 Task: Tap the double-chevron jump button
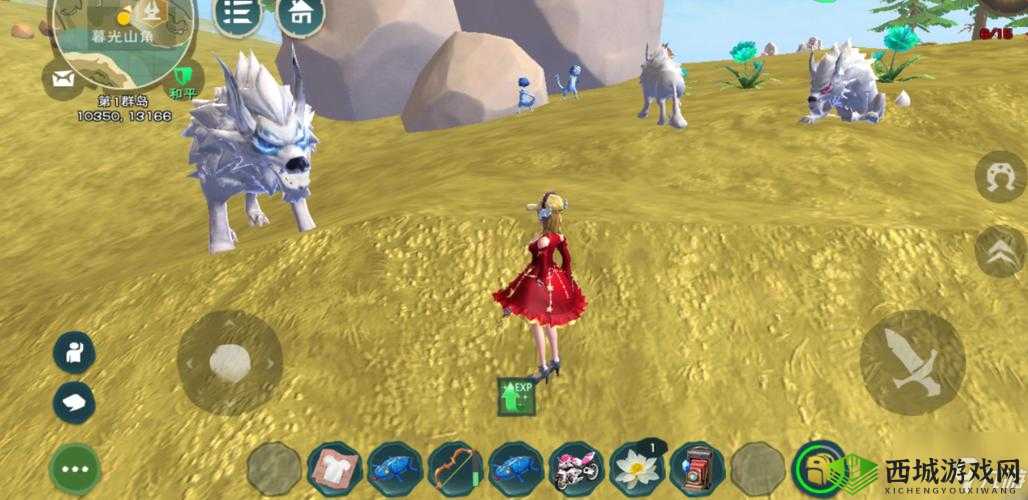(999, 250)
